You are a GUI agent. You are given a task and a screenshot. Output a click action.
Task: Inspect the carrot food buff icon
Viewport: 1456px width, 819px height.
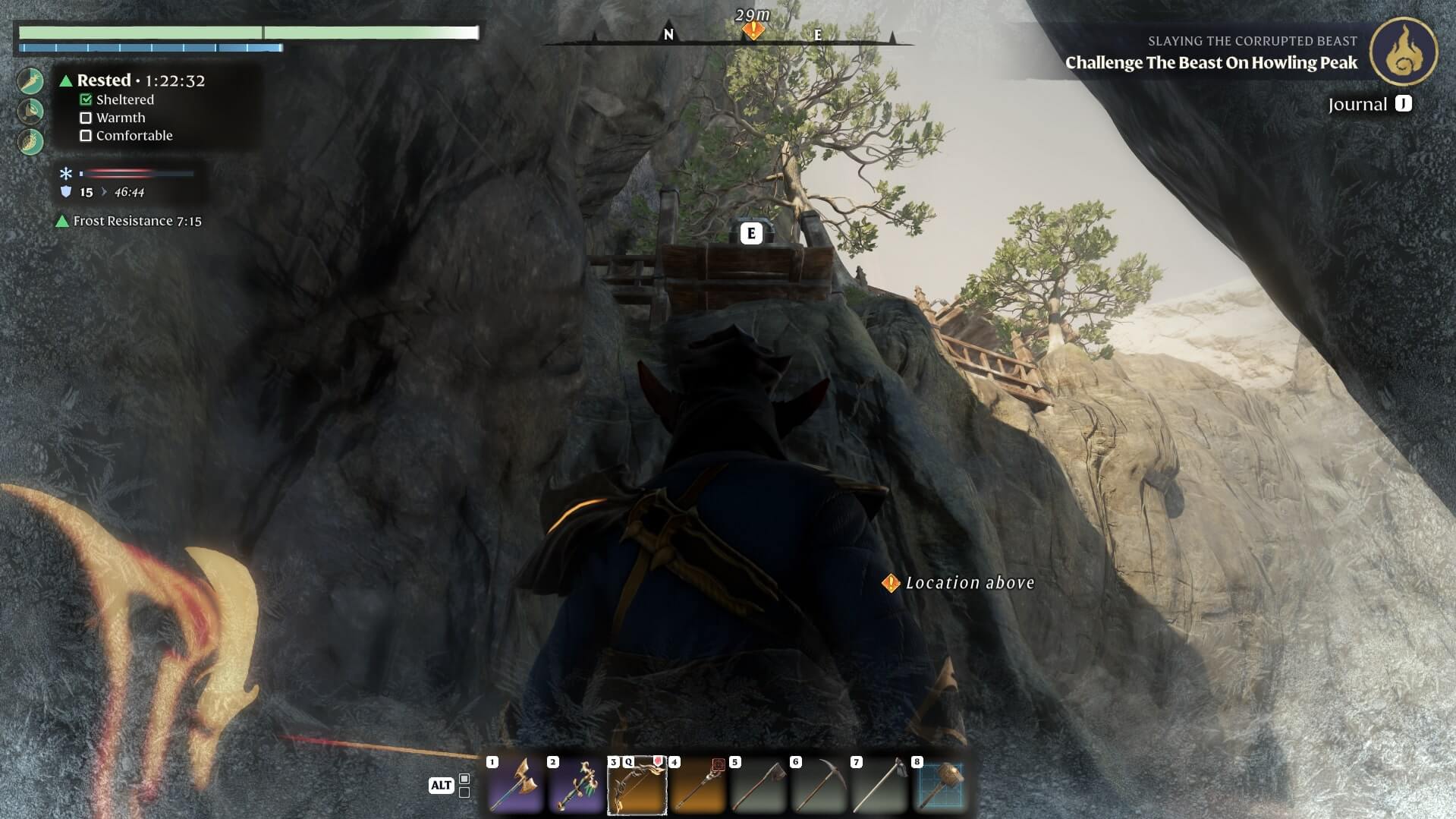coord(30,80)
